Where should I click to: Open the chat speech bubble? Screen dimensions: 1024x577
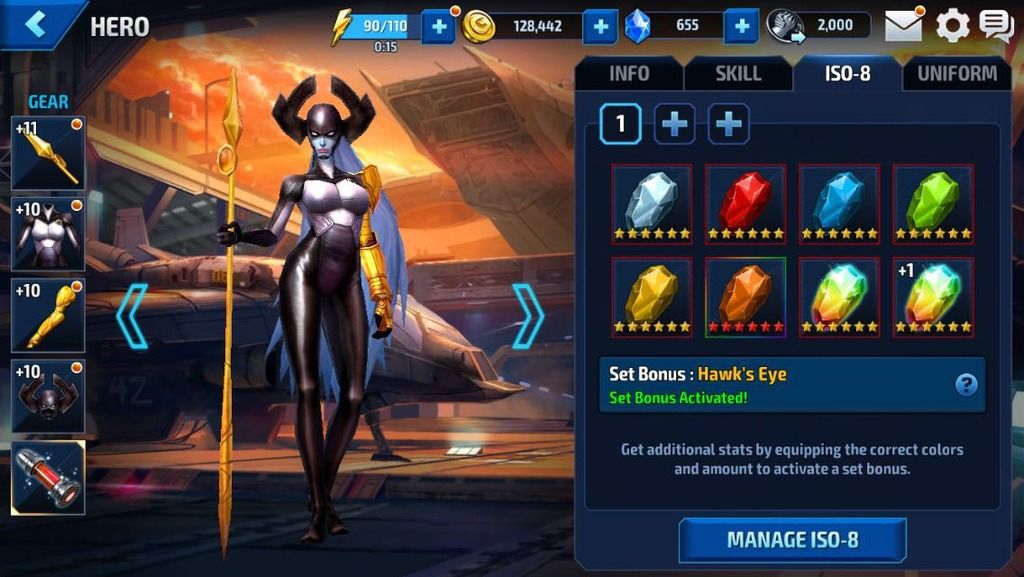(996, 25)
